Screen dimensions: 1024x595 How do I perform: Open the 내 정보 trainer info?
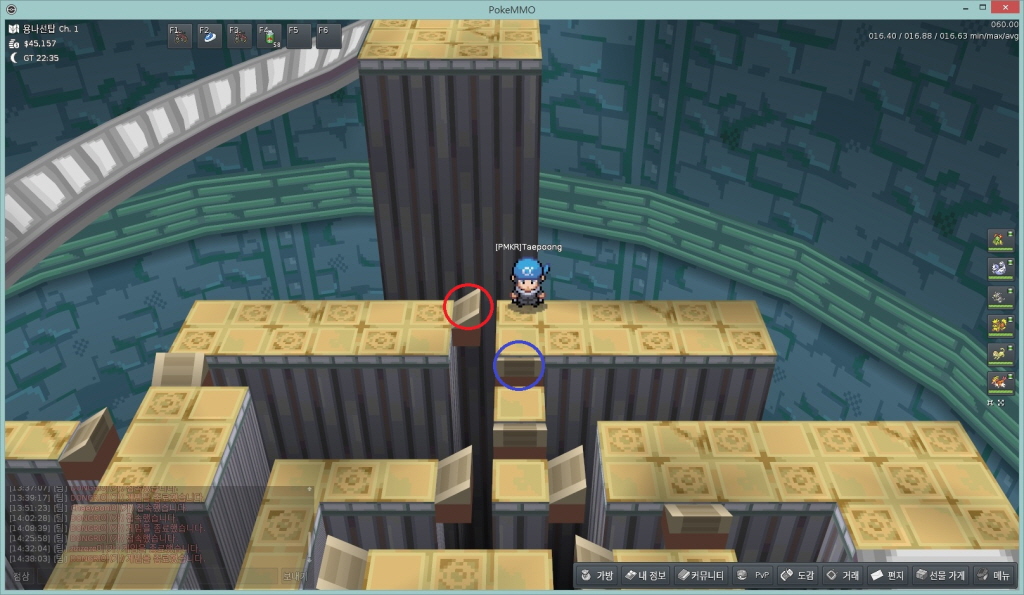[x=645, y=575]
